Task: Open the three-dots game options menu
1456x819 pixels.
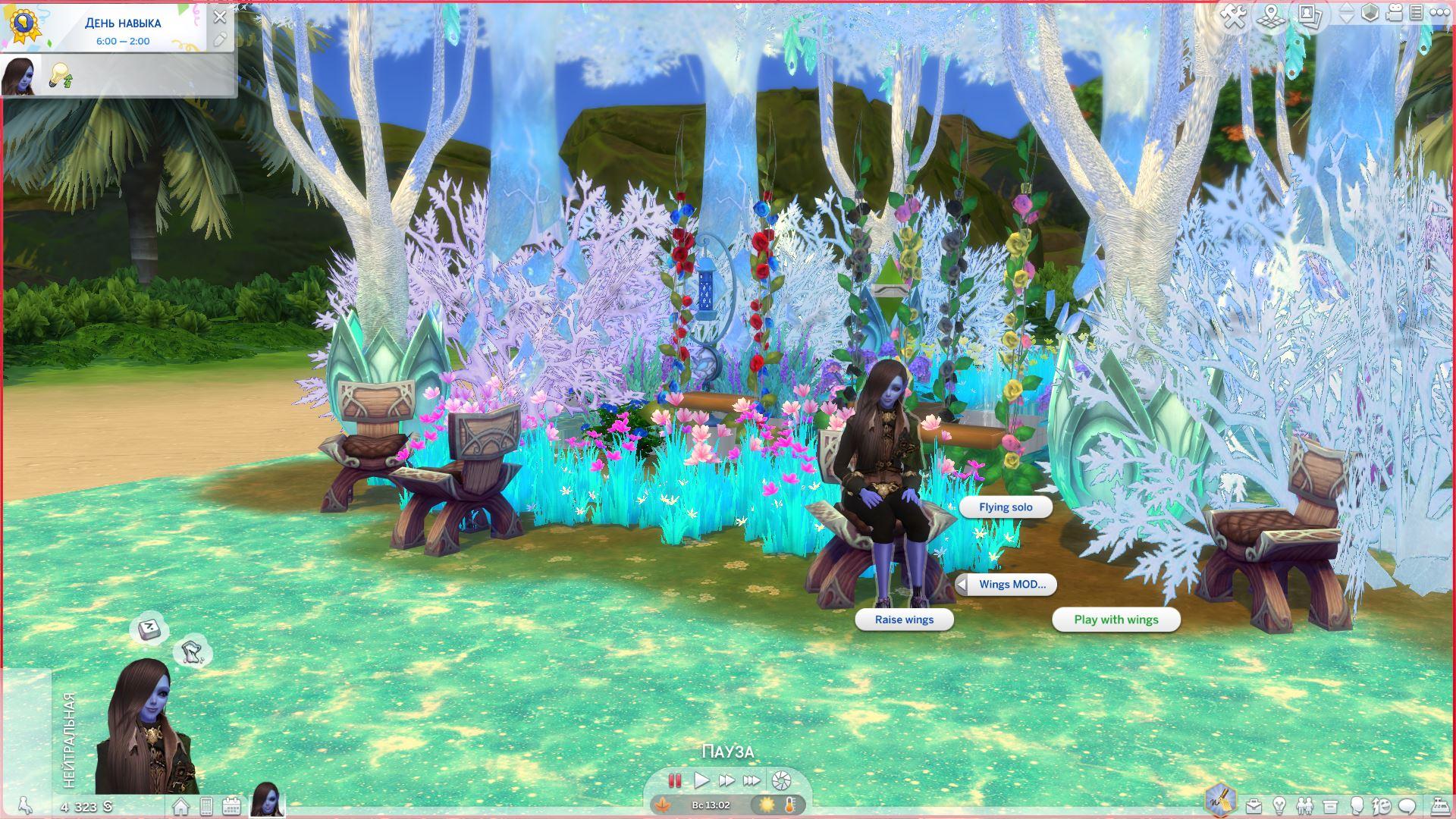Action: click(x=1439, y=13)
